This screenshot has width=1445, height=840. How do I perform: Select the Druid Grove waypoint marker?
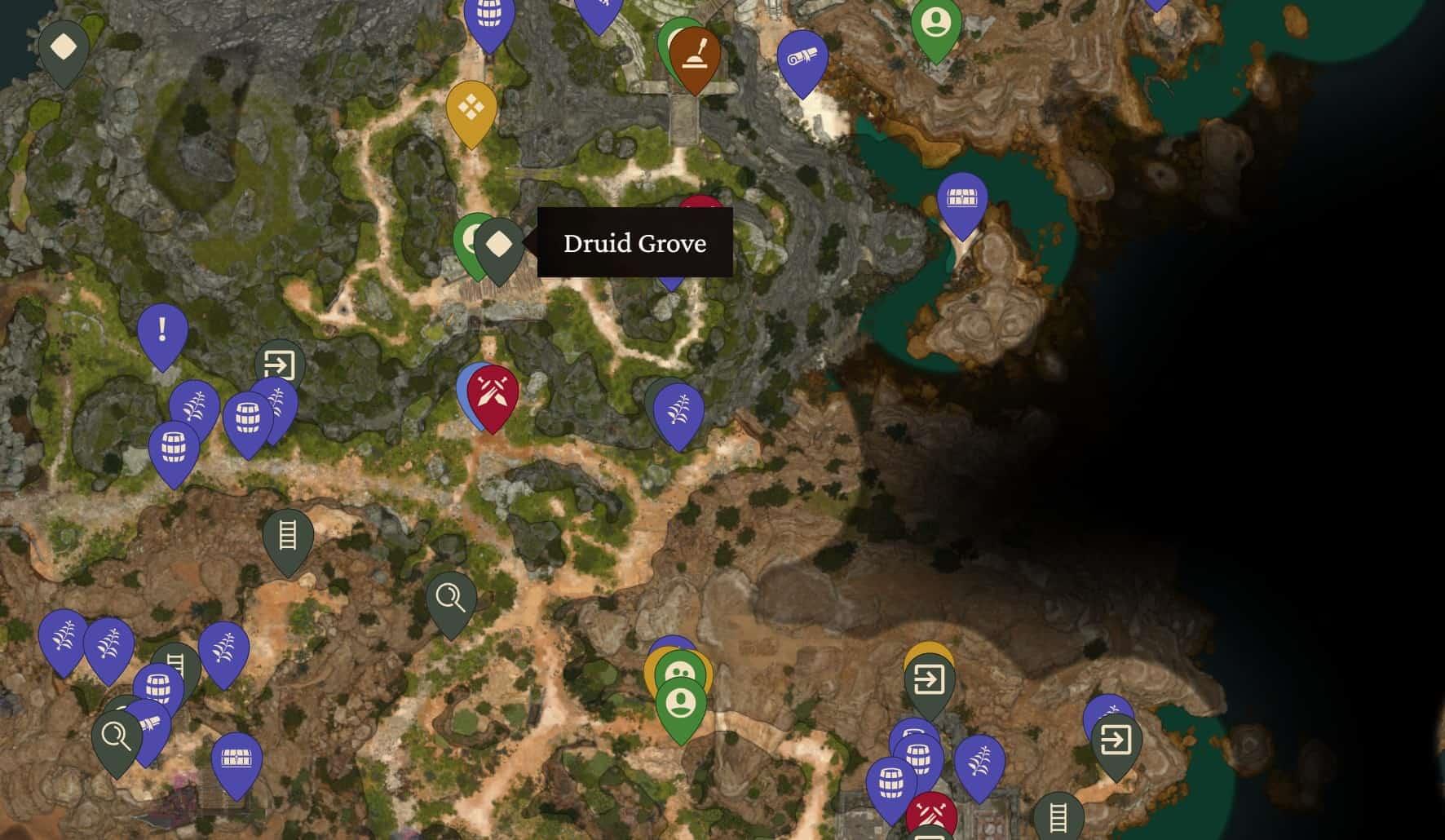[x=499, y=245]
